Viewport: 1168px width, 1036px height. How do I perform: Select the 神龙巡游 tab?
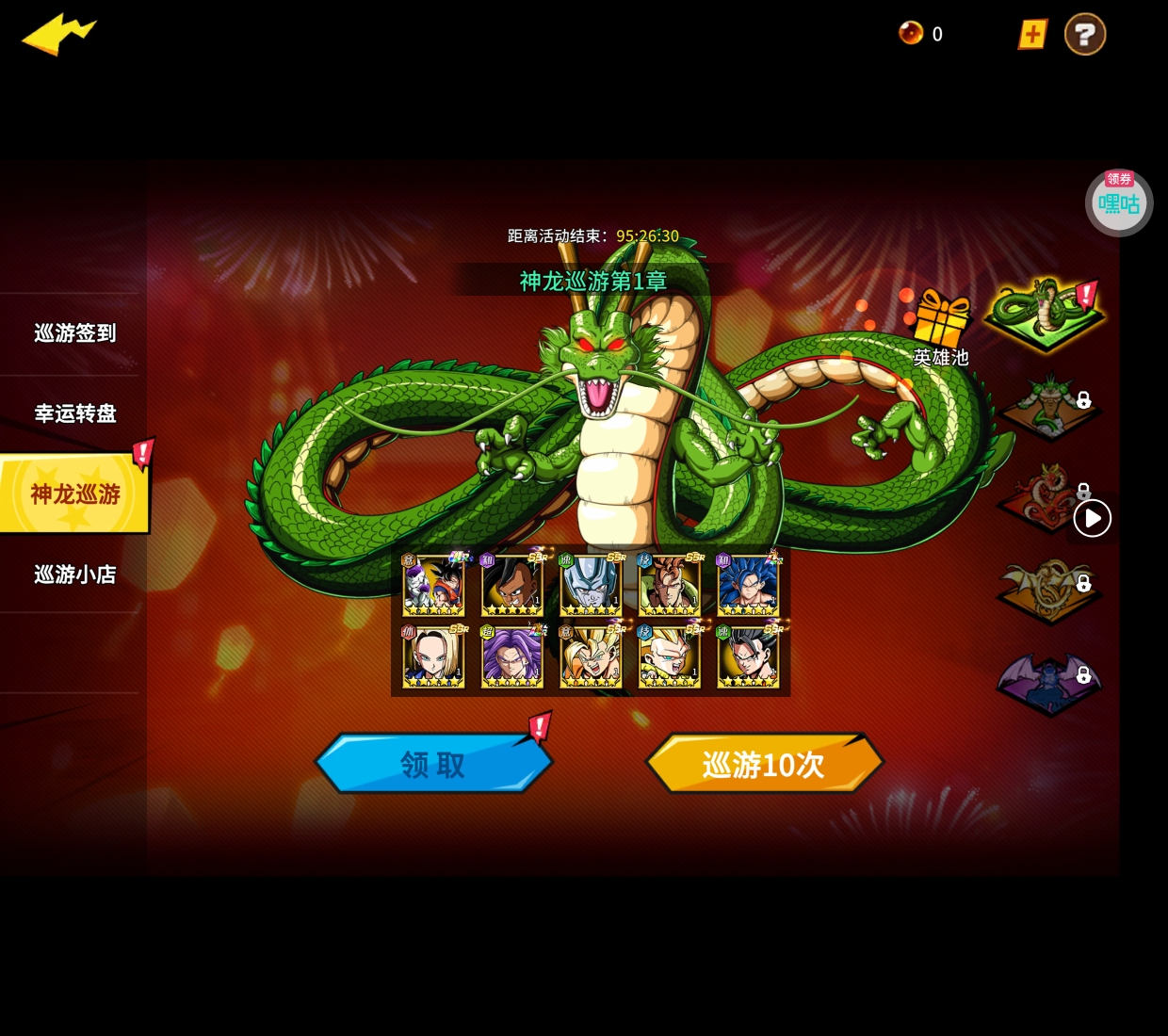tap(74, 494)
